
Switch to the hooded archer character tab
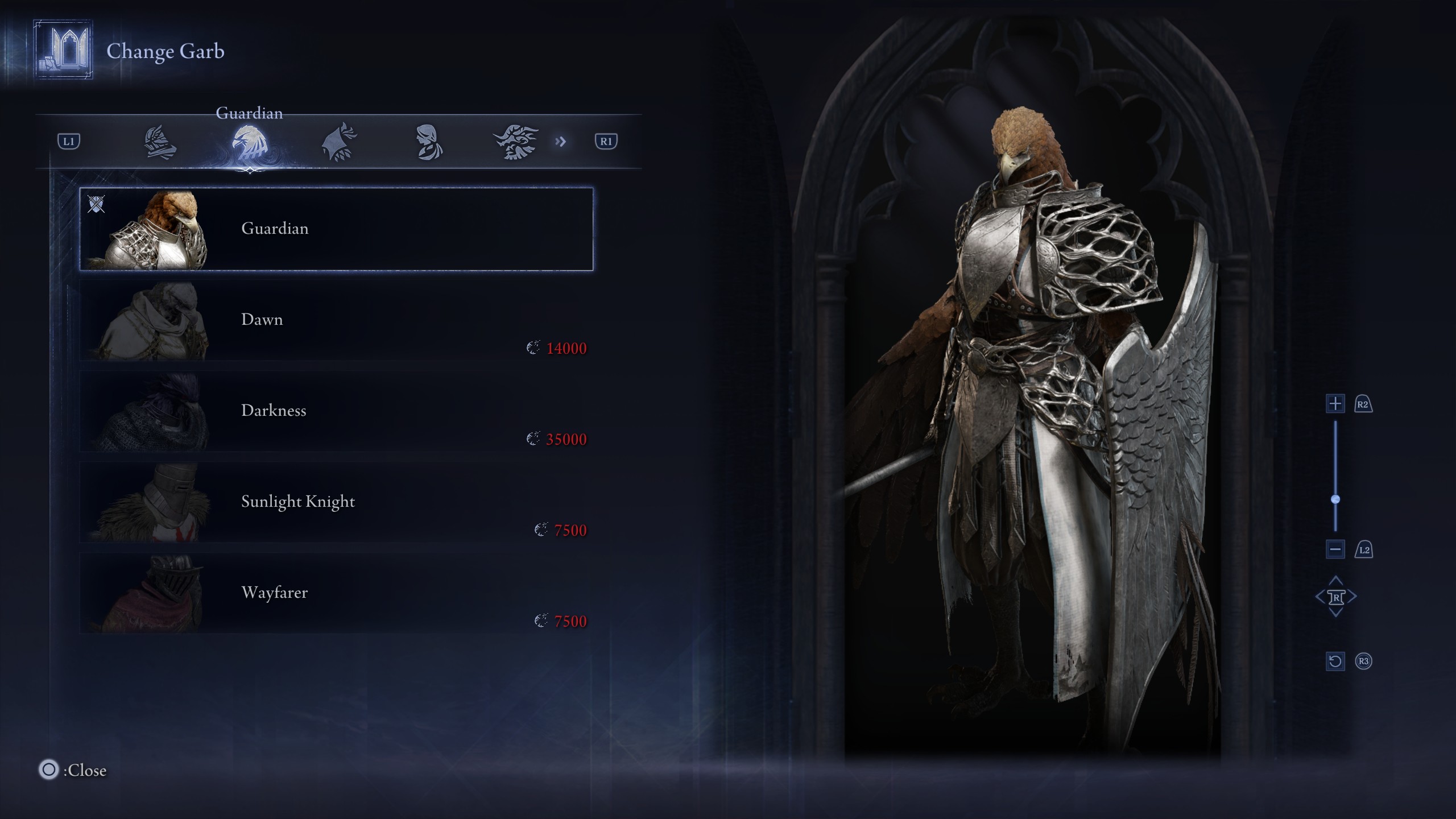[340, 142]
